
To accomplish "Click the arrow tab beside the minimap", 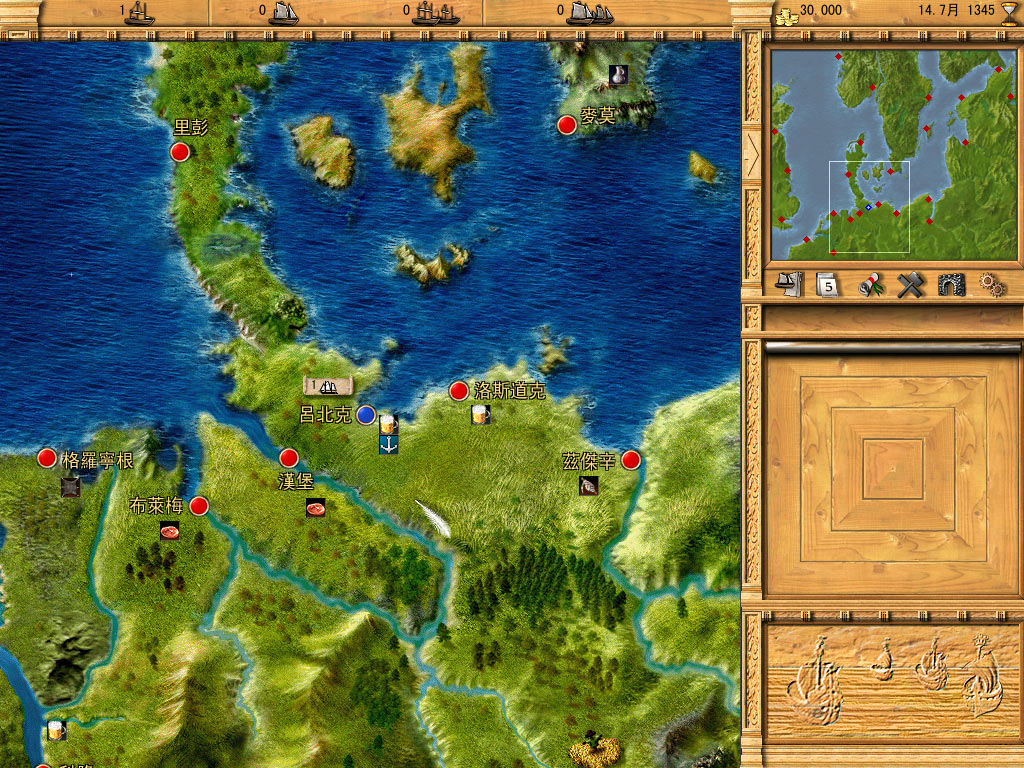I will [x=752, y=153].
